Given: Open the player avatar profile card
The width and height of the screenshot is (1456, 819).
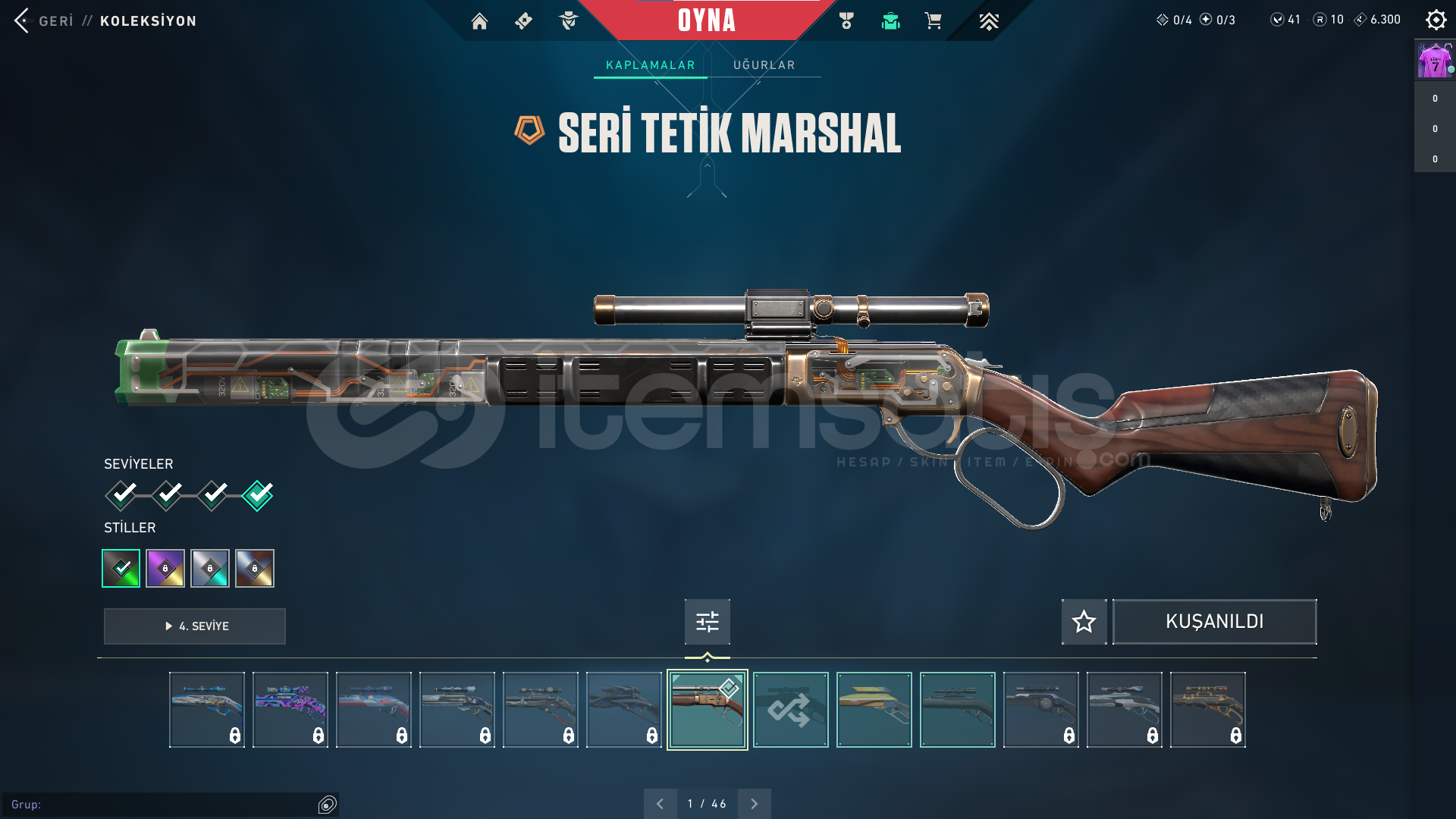Looking at the screenshot, I should [1434, 60].
